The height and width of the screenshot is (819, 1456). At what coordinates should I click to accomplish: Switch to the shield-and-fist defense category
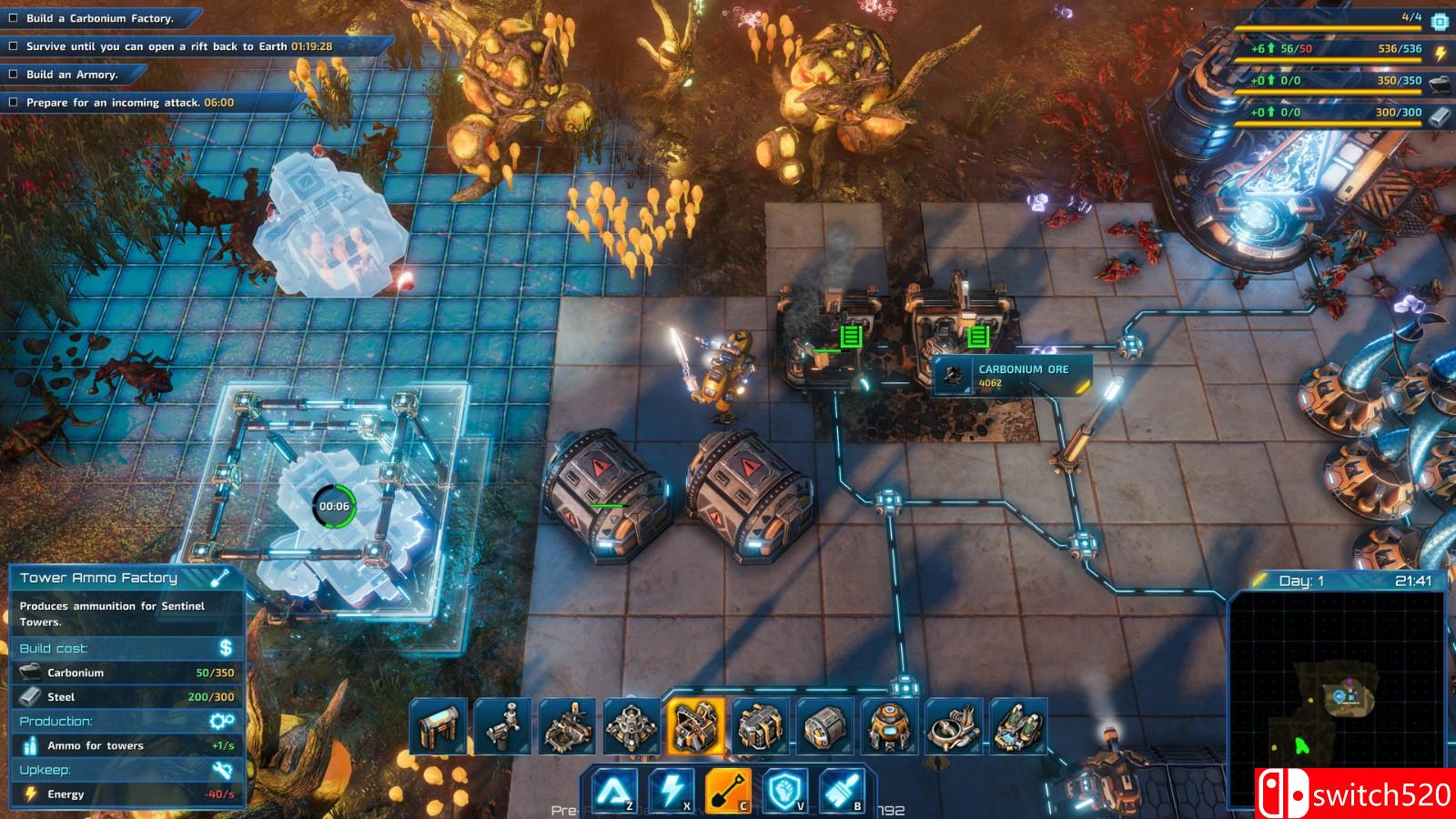pos(784,790)
